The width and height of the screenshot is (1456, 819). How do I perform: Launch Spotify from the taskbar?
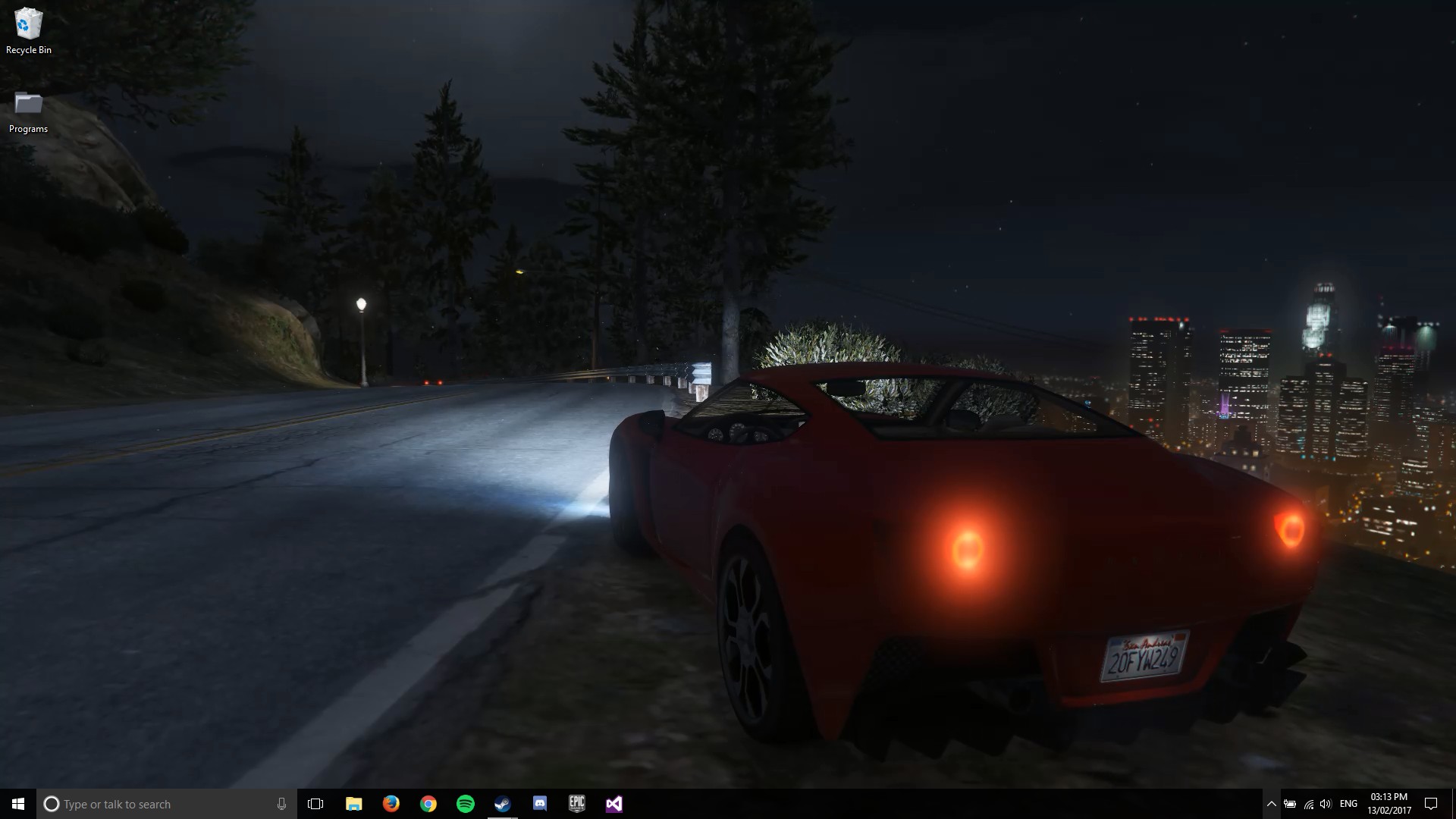pyautogui.click(x=466, y=803)
